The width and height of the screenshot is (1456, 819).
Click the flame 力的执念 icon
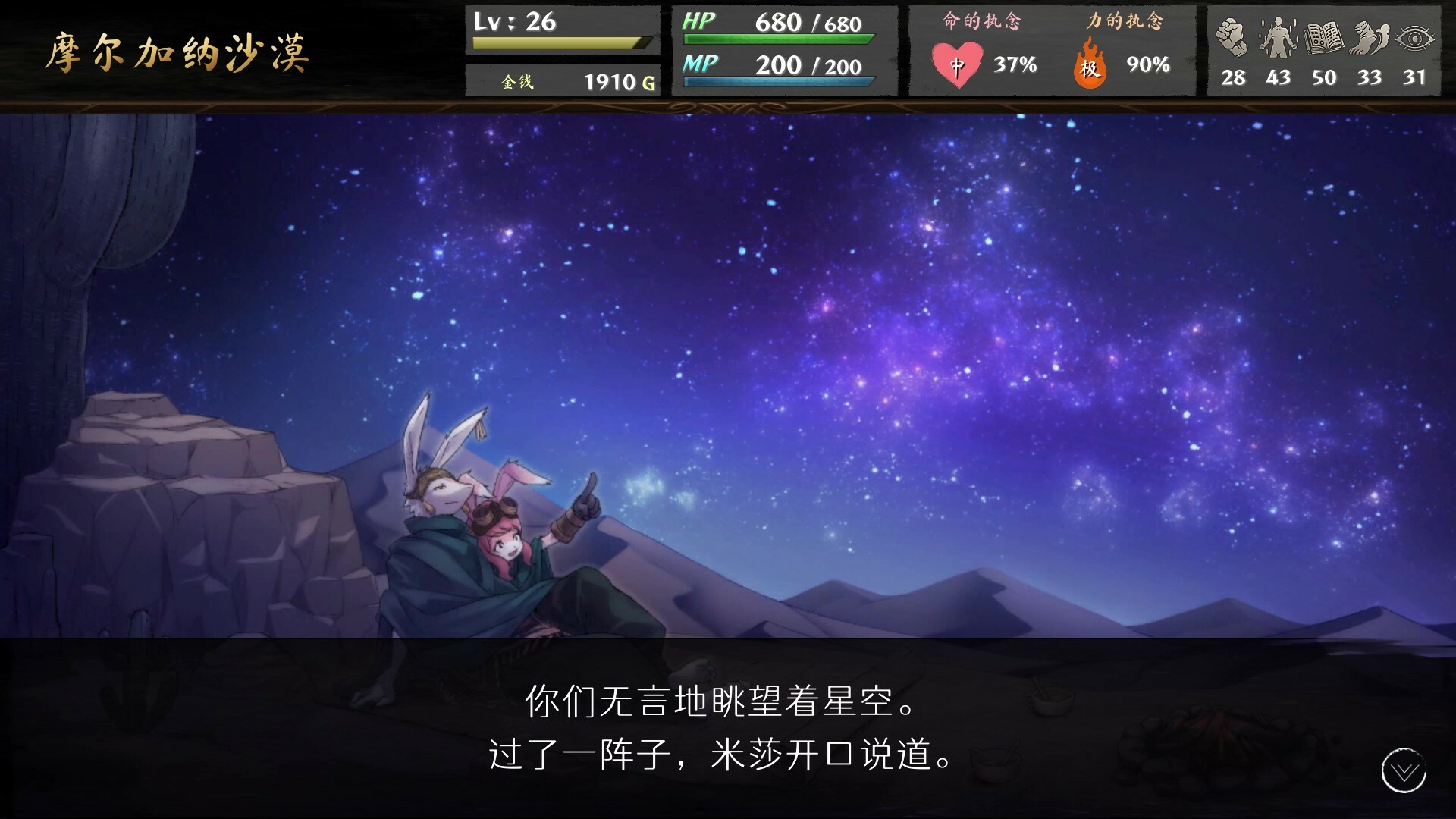click(x=1090, y=64)
